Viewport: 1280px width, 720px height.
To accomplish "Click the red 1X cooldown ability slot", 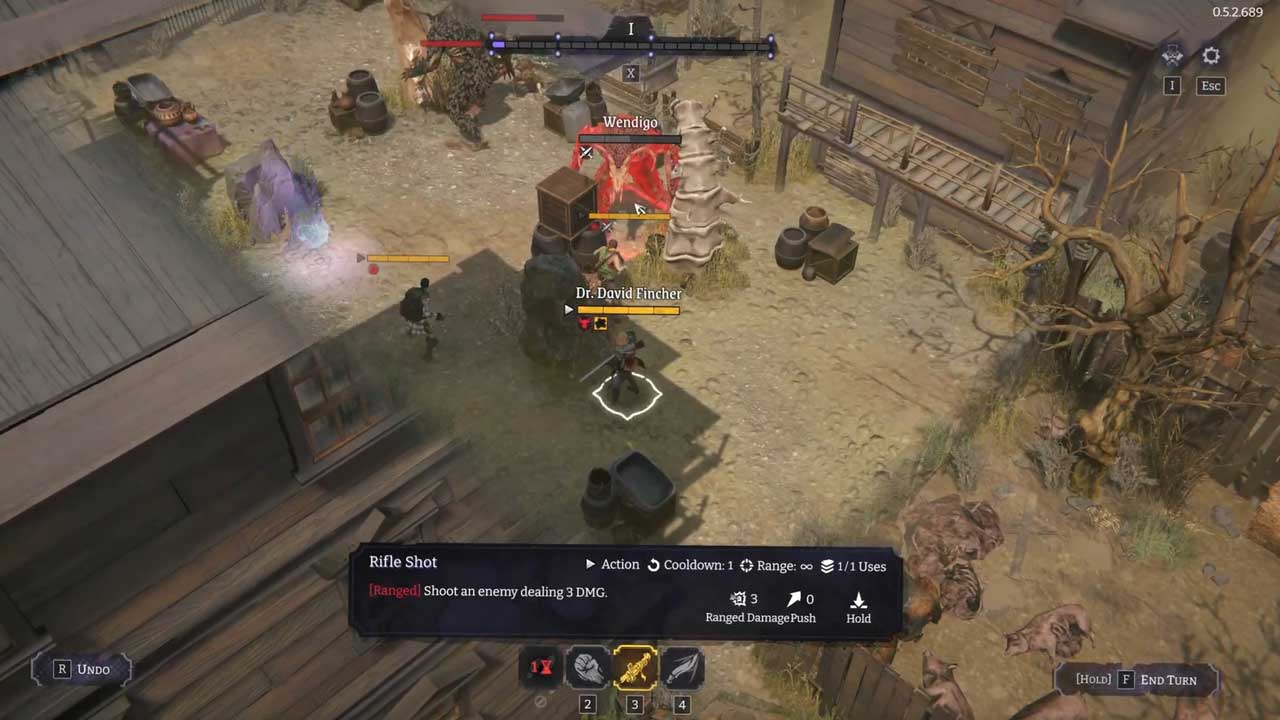I will [541, 668].
